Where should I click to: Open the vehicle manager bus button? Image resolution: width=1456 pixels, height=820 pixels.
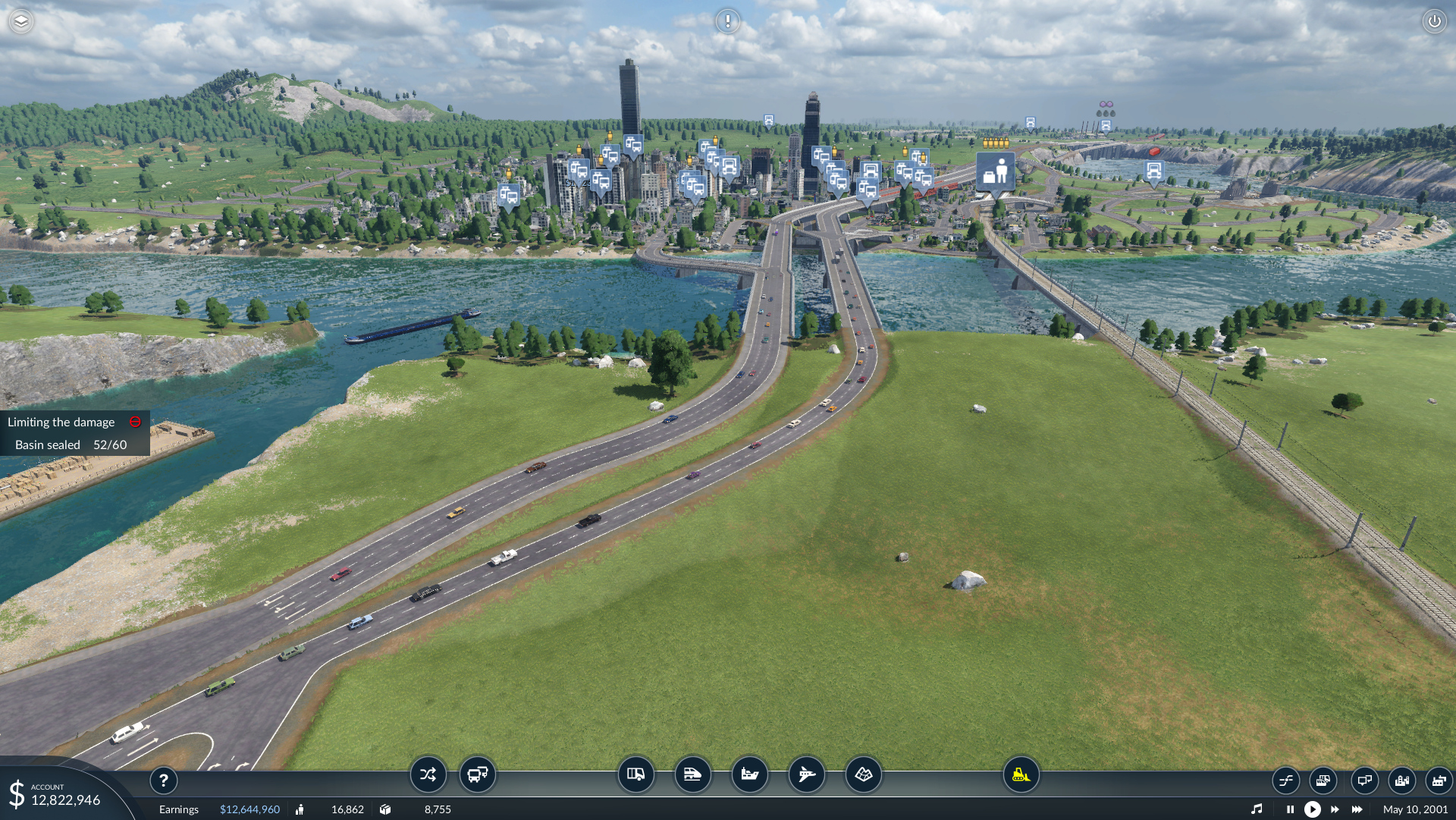click(478, 774)
